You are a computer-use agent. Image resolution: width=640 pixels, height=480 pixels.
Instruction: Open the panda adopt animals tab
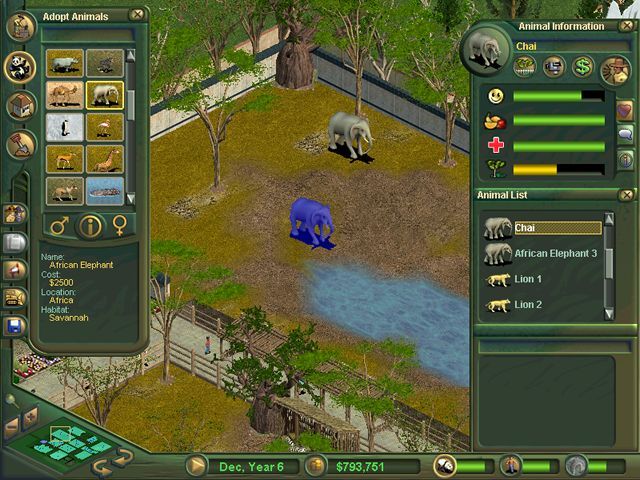click(x=19, y=67)
